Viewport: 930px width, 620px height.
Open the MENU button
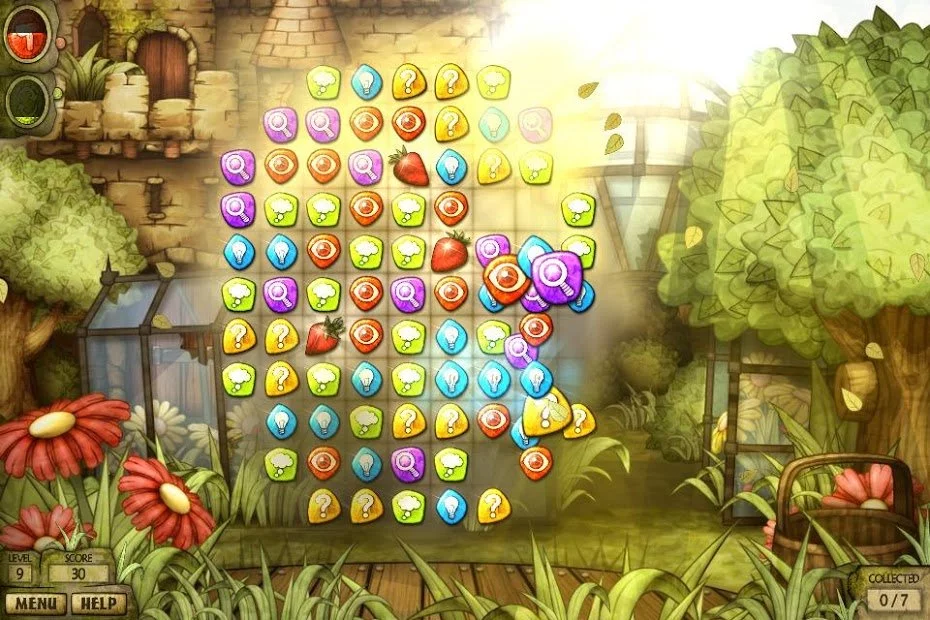tap(34, 603)
